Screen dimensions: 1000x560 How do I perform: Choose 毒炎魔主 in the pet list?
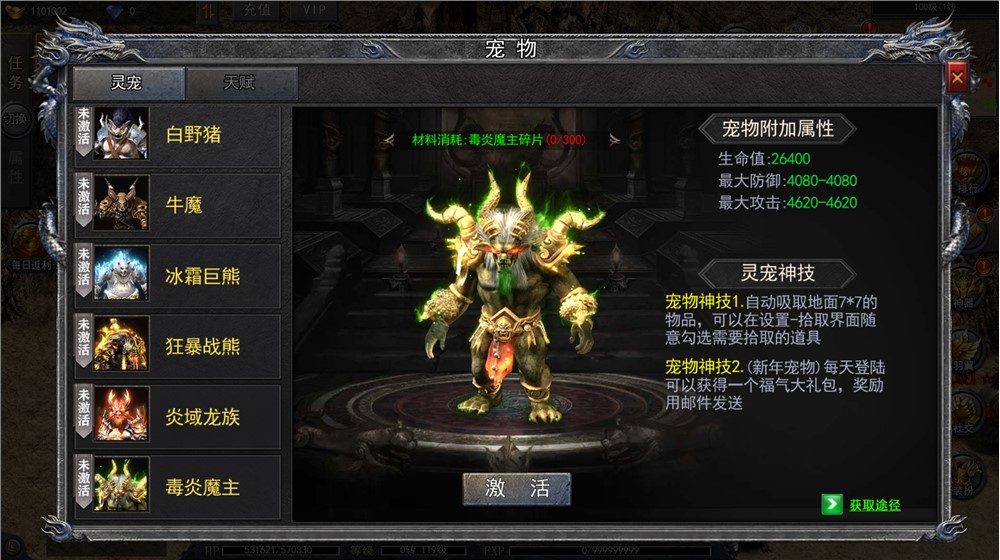coord(178,487)
